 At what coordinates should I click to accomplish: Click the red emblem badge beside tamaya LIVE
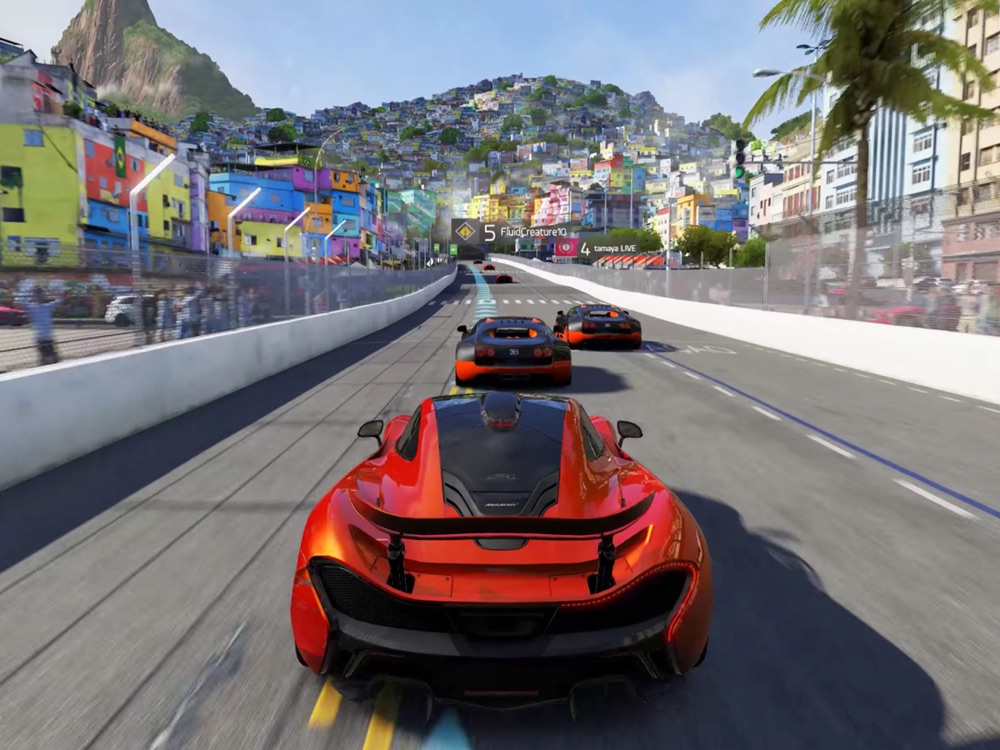[566, 246]
